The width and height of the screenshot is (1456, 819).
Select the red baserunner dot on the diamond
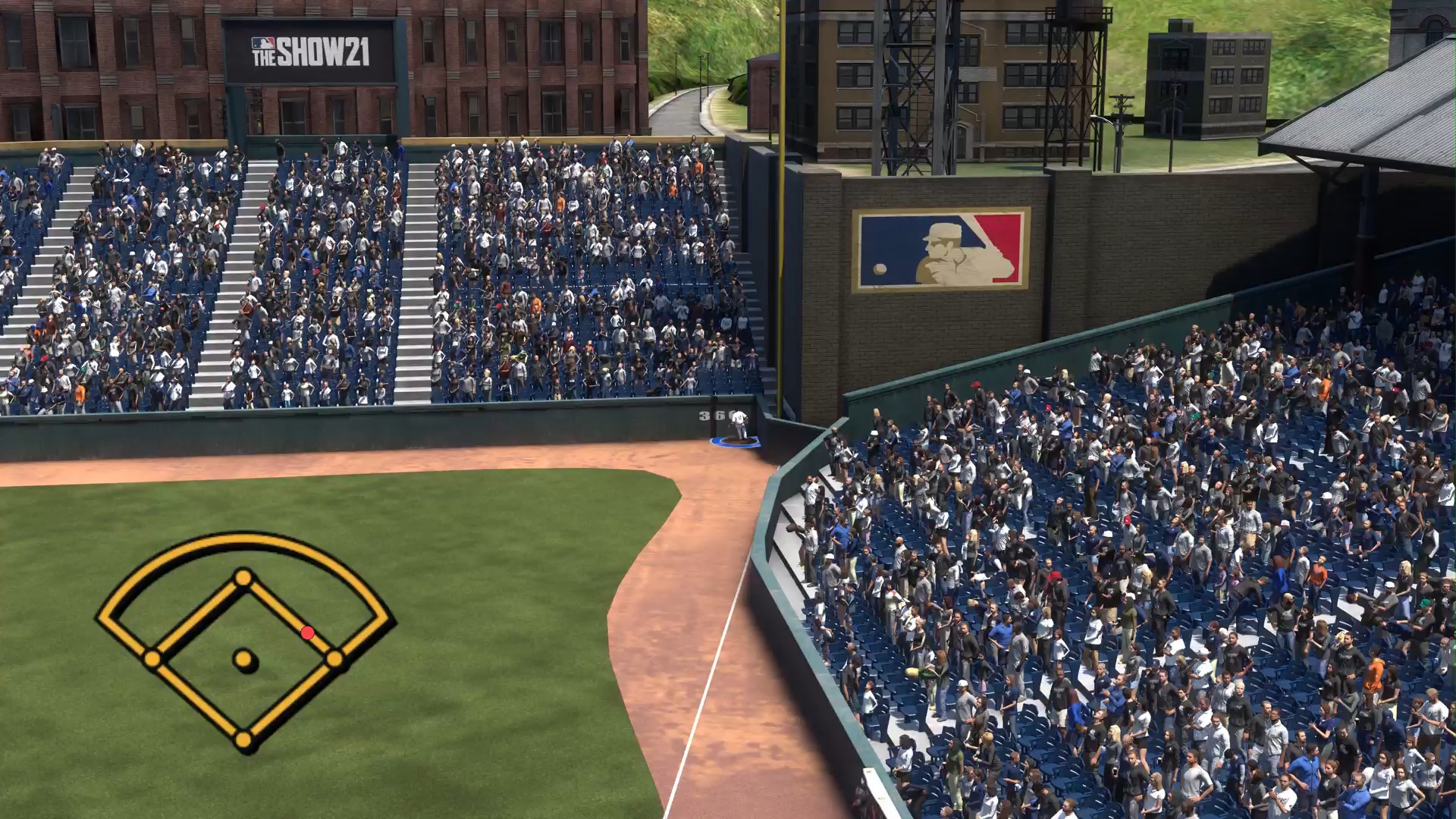(x=307, y=632)
